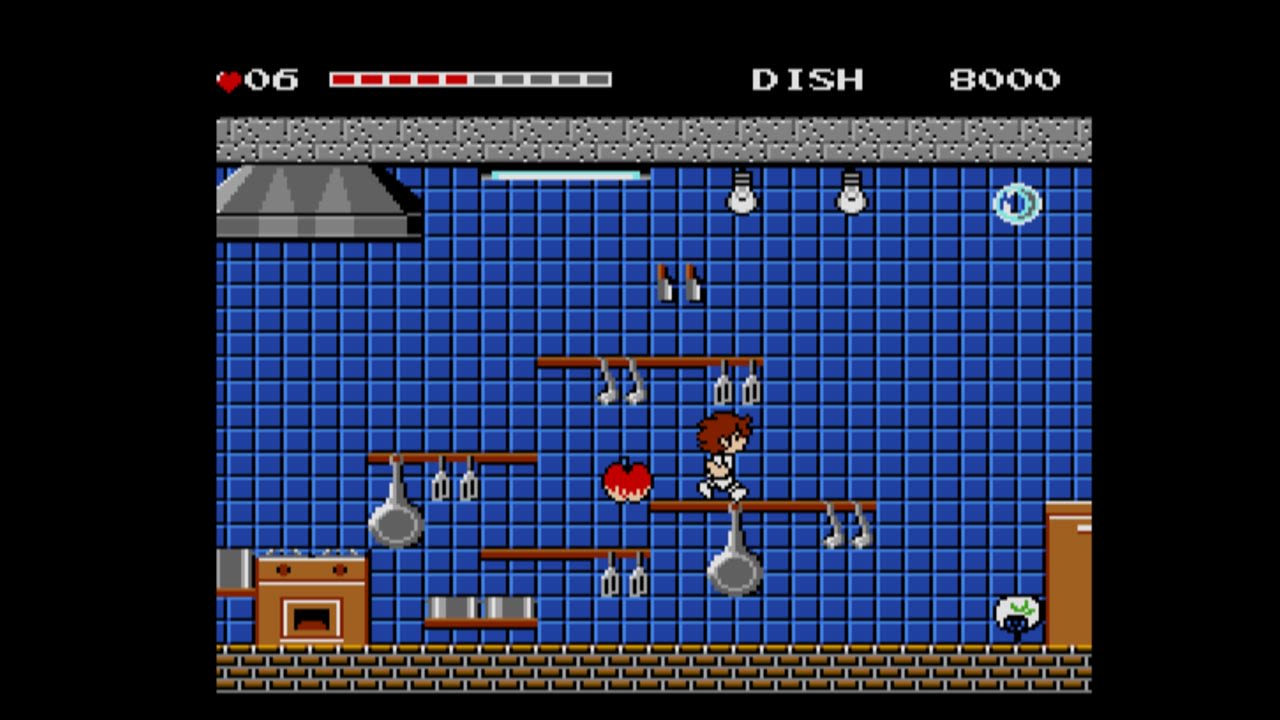Click the red health bar at the top
The width and height of the screenshot is (1280, 720).
(x=400, y=77)
